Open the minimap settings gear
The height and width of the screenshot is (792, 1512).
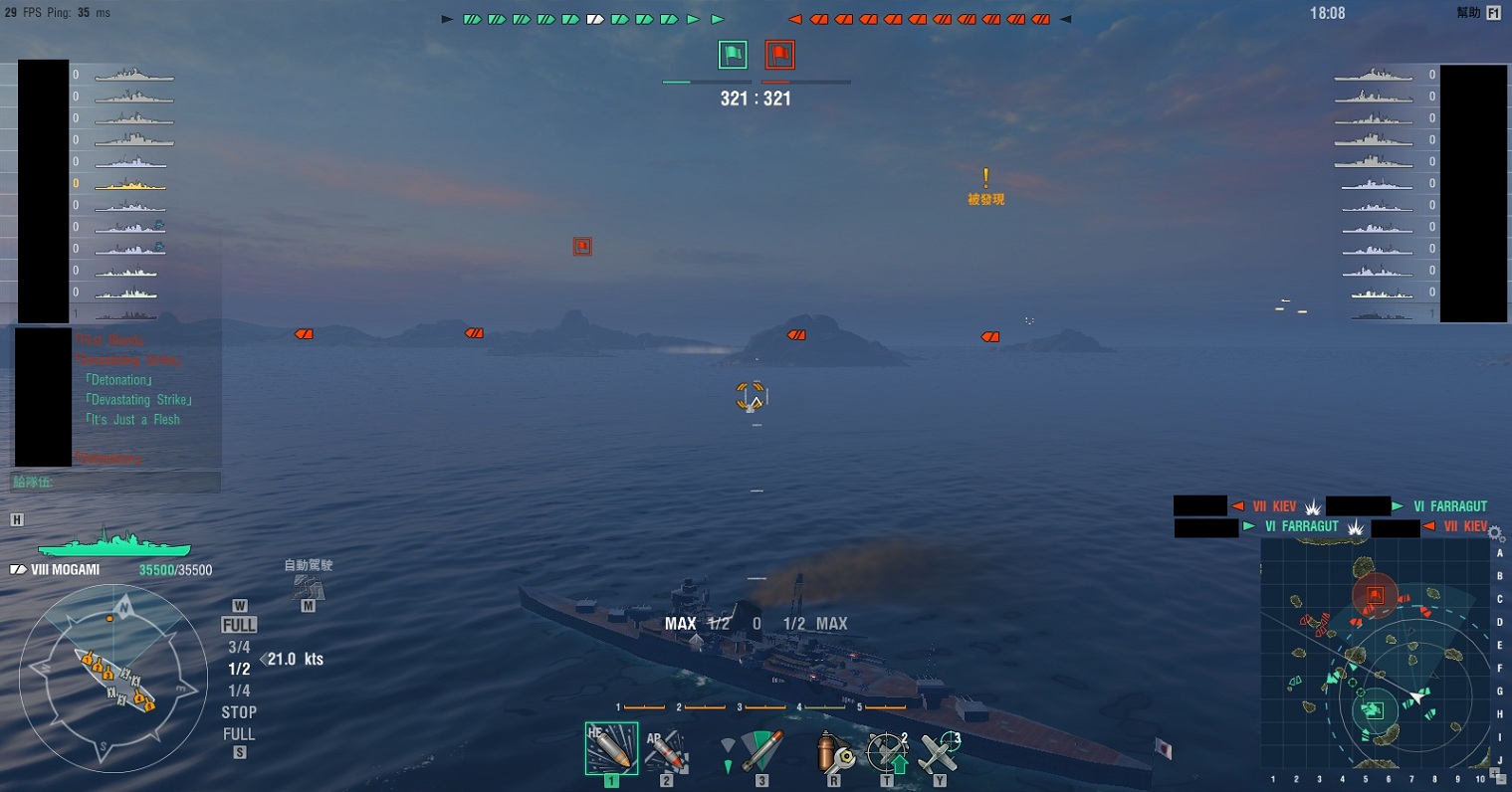[x=1496, y=535]
